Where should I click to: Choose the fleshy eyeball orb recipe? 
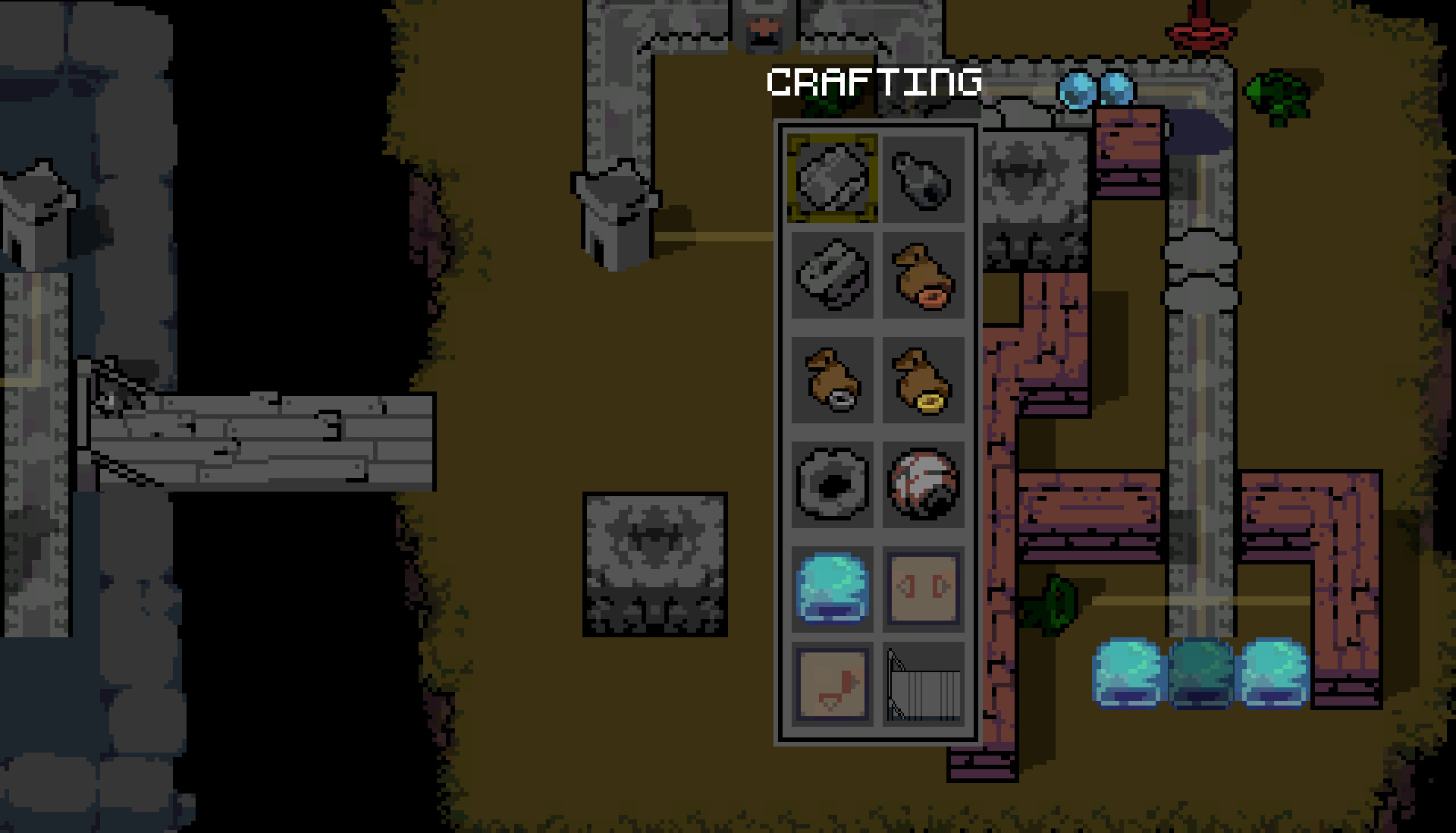point(924,486)
